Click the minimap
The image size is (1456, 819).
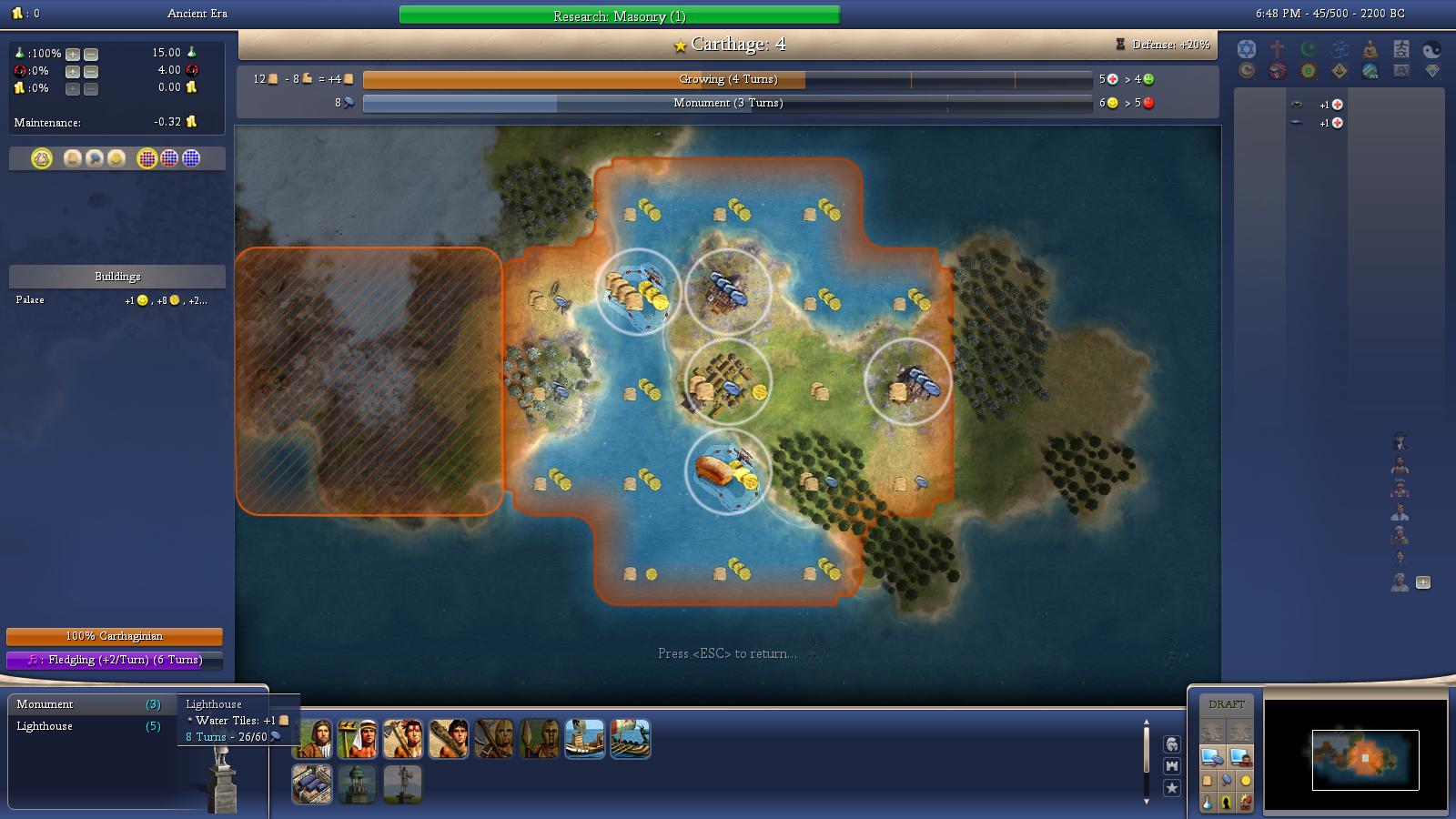pyautogui.click(x=1355, y=756)
